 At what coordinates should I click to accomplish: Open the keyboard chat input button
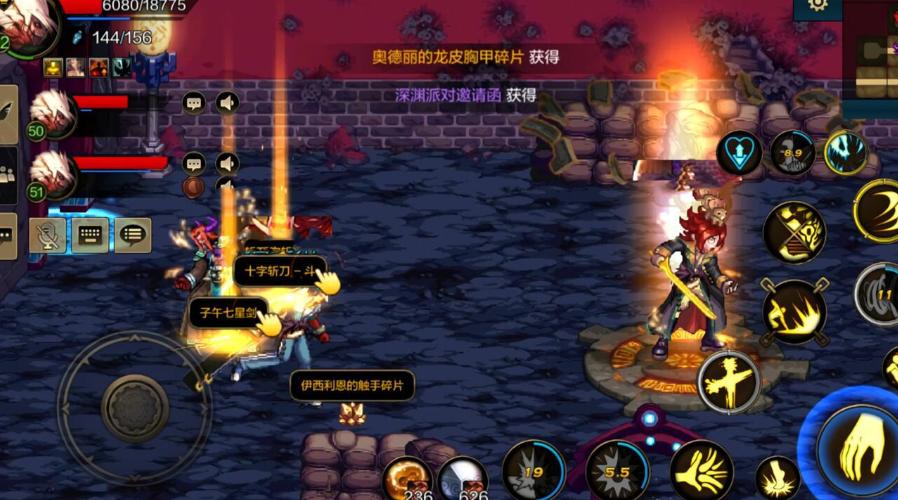90,235
